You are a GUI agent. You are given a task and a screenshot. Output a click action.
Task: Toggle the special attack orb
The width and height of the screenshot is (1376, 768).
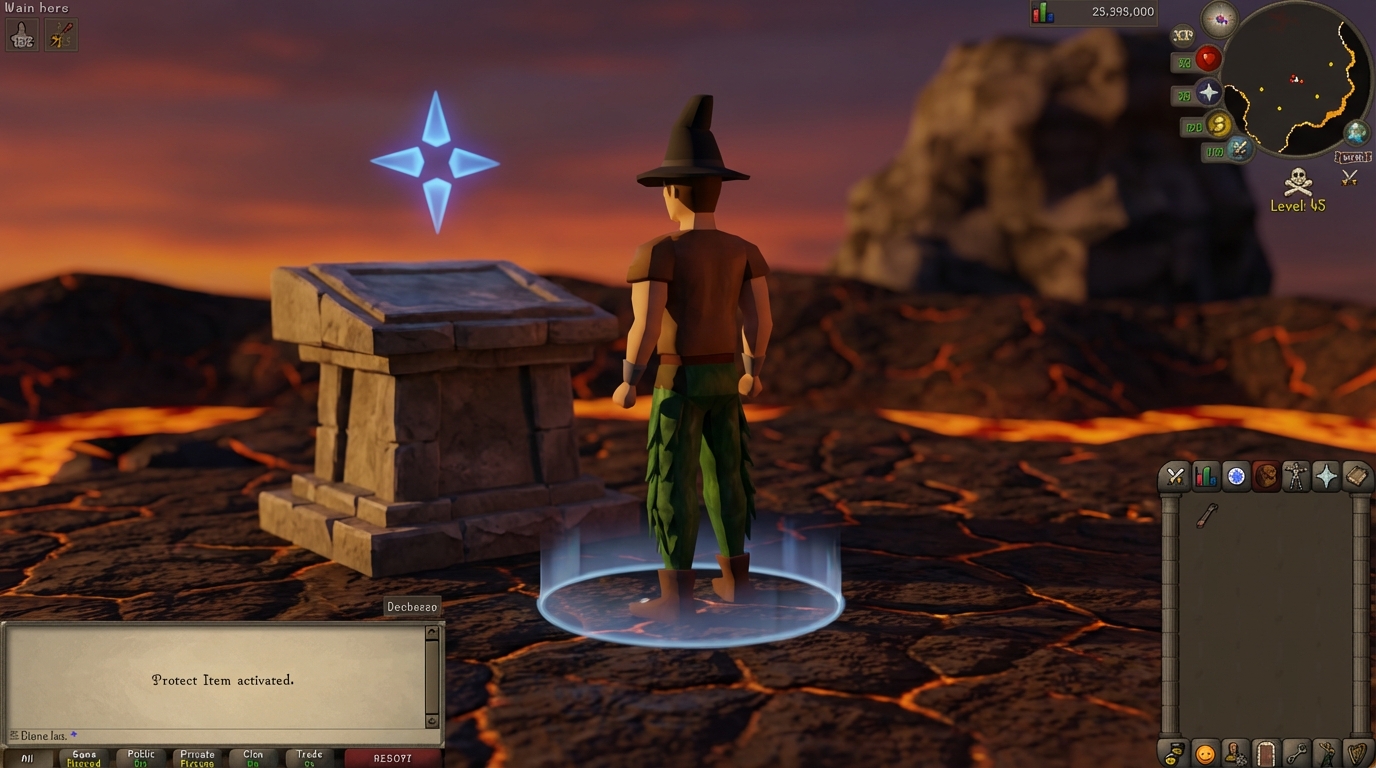click(1238, 150)
